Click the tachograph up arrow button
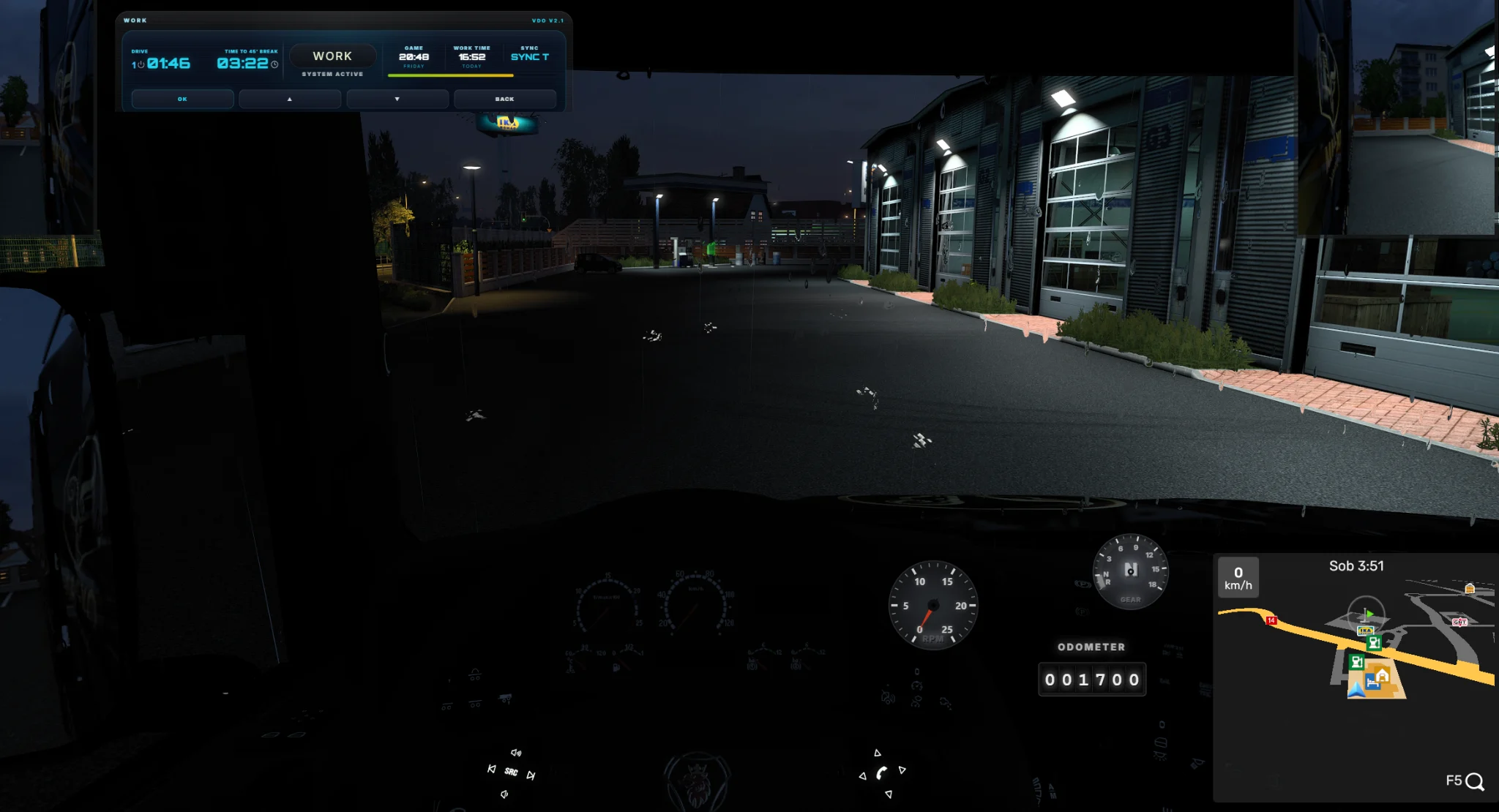 (x=290, y=99)
